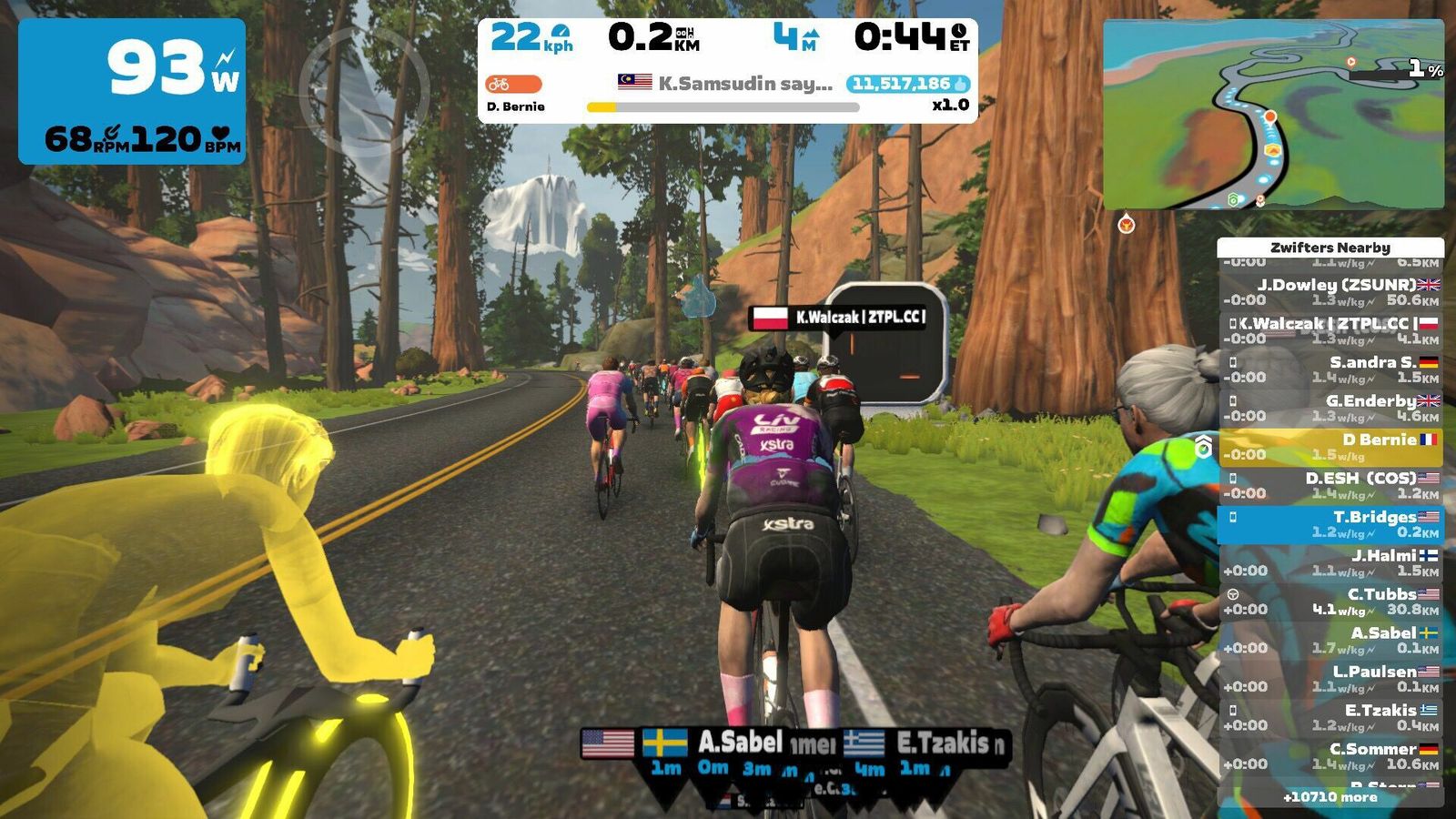Select C.Tubbs from the nearby list
1456x819 pixels.
tap(1330, 602)
